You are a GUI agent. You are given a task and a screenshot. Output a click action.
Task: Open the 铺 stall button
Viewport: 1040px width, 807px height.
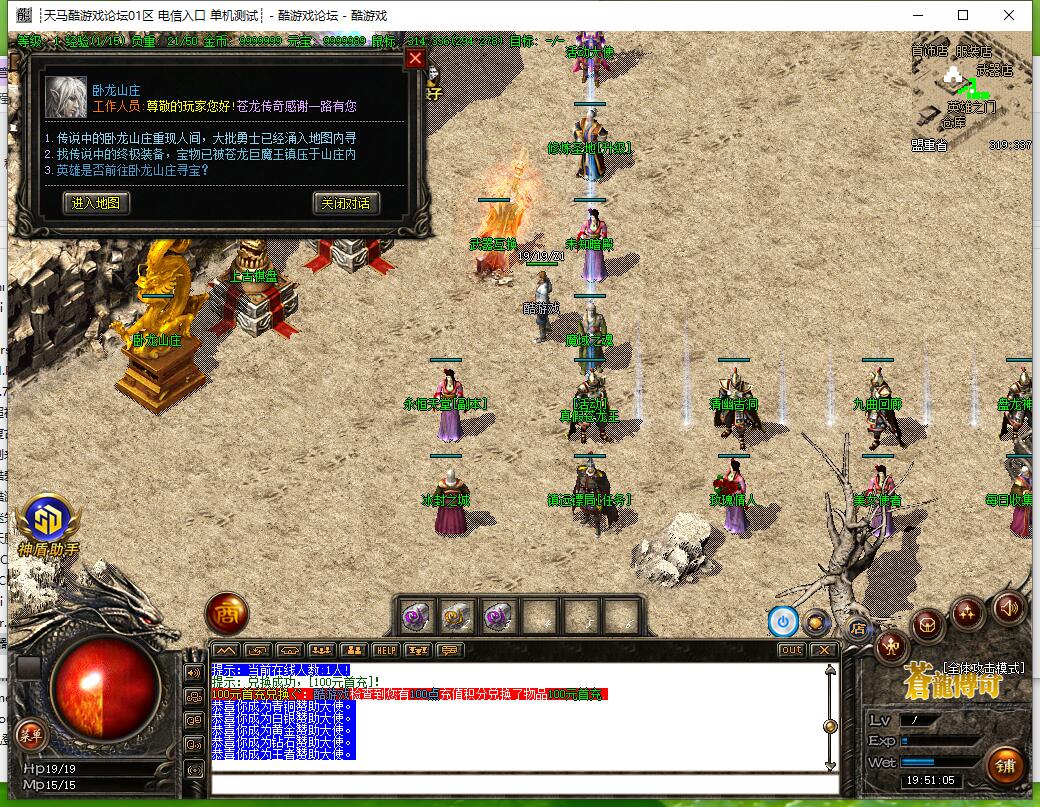[1005, 765]
